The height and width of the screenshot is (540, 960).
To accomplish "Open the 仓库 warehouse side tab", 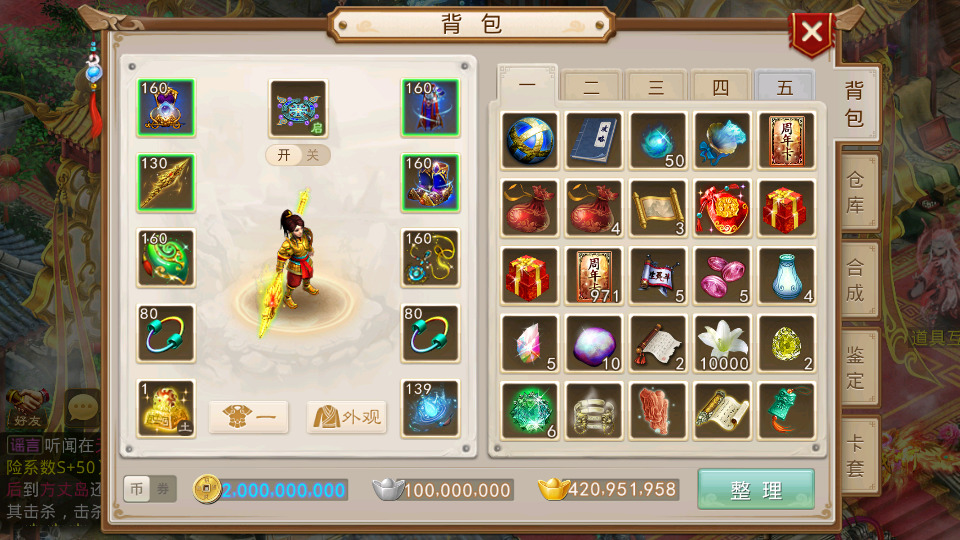I will [855, 193].
